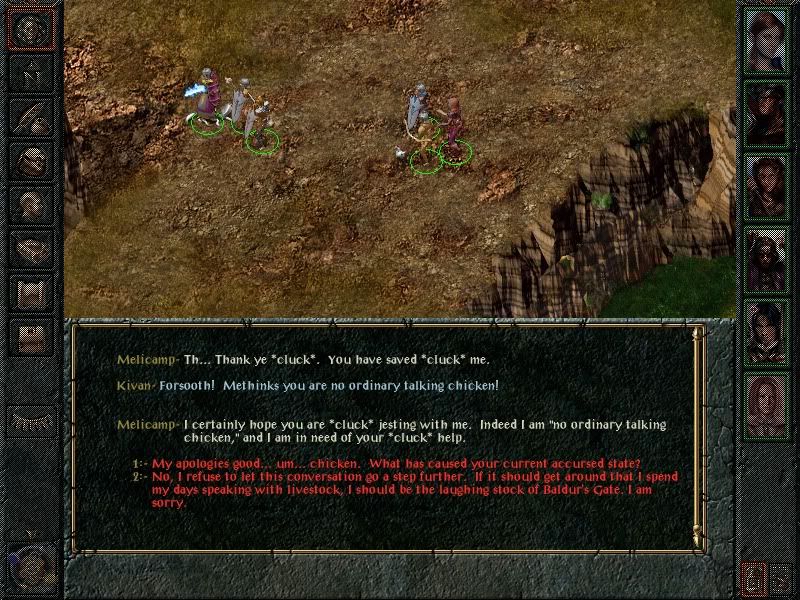Open the options button below the priest scroll

[x=31, y=338]
